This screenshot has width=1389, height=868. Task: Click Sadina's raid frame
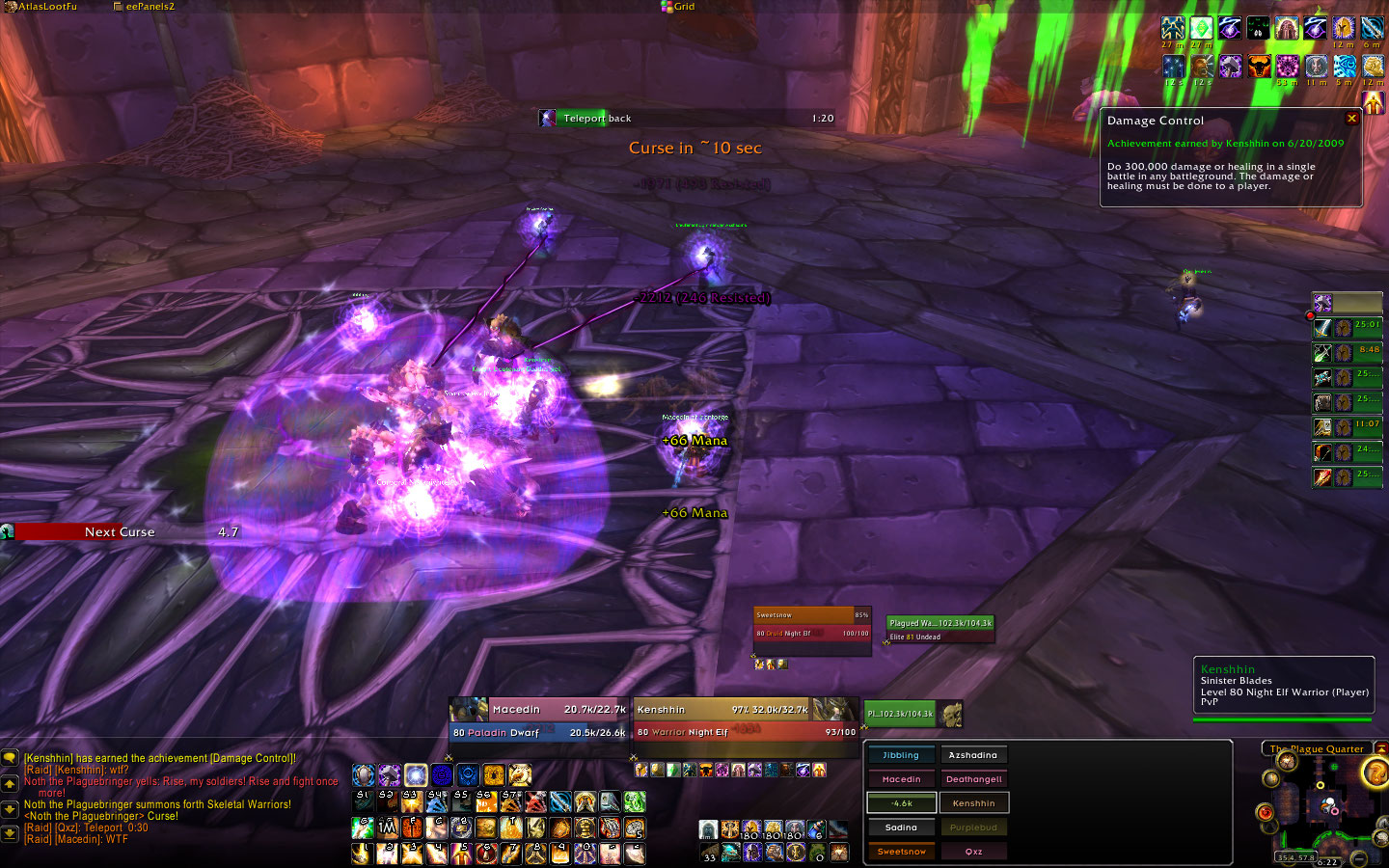click(x=901, y=827)
